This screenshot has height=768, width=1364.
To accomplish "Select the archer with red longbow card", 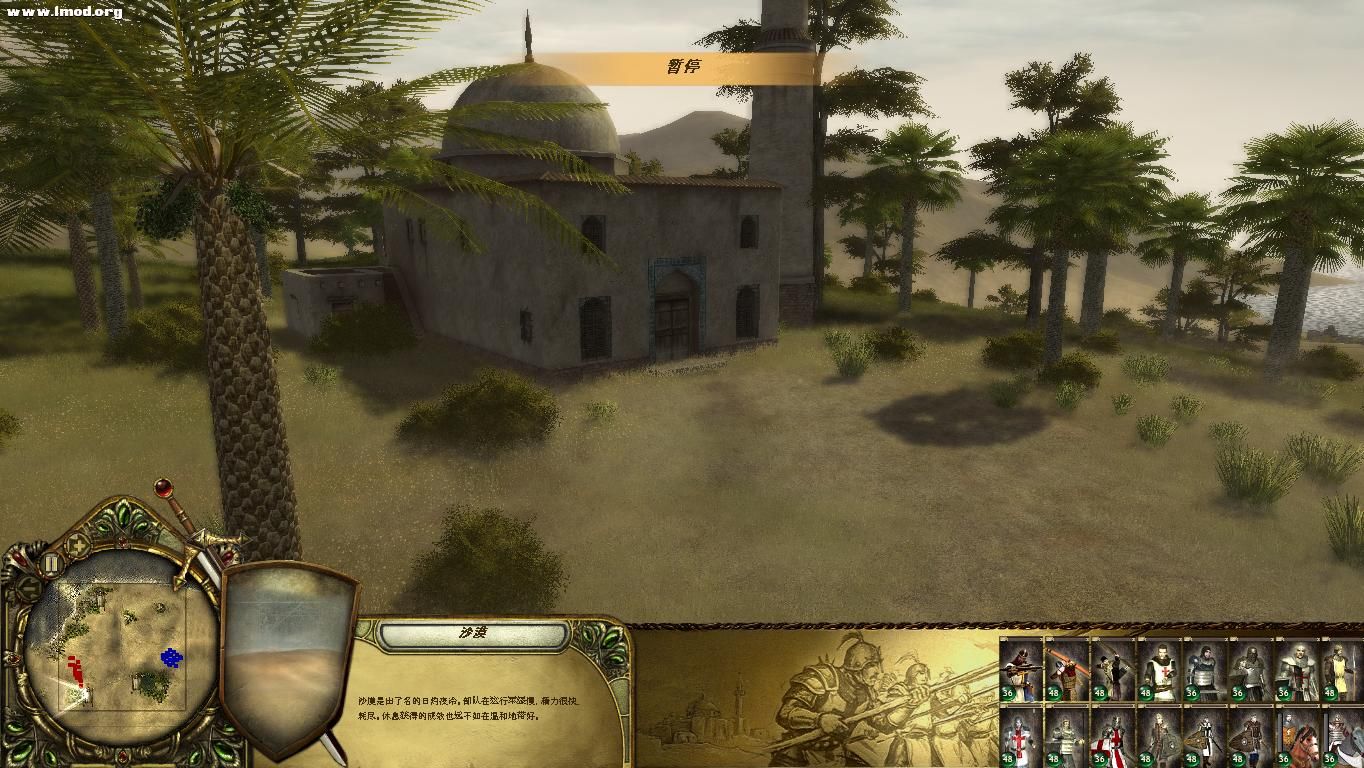I will click(1068, 669).
